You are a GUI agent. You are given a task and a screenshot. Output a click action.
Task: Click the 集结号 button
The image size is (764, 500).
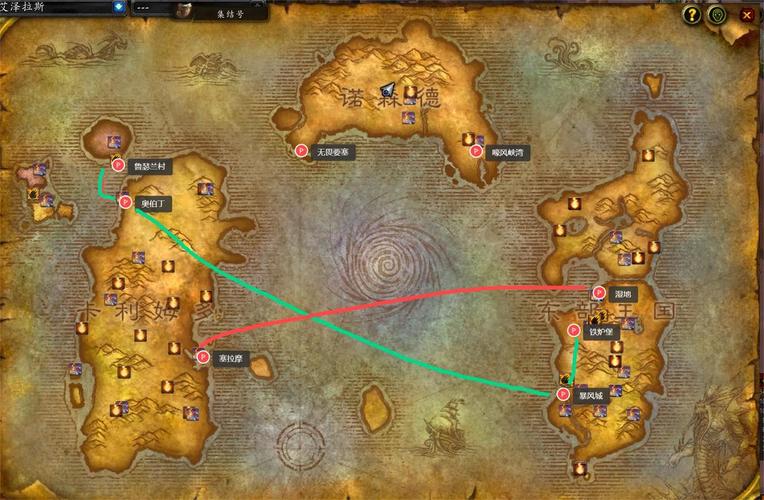pyautogui.click(x=231, y=13)
